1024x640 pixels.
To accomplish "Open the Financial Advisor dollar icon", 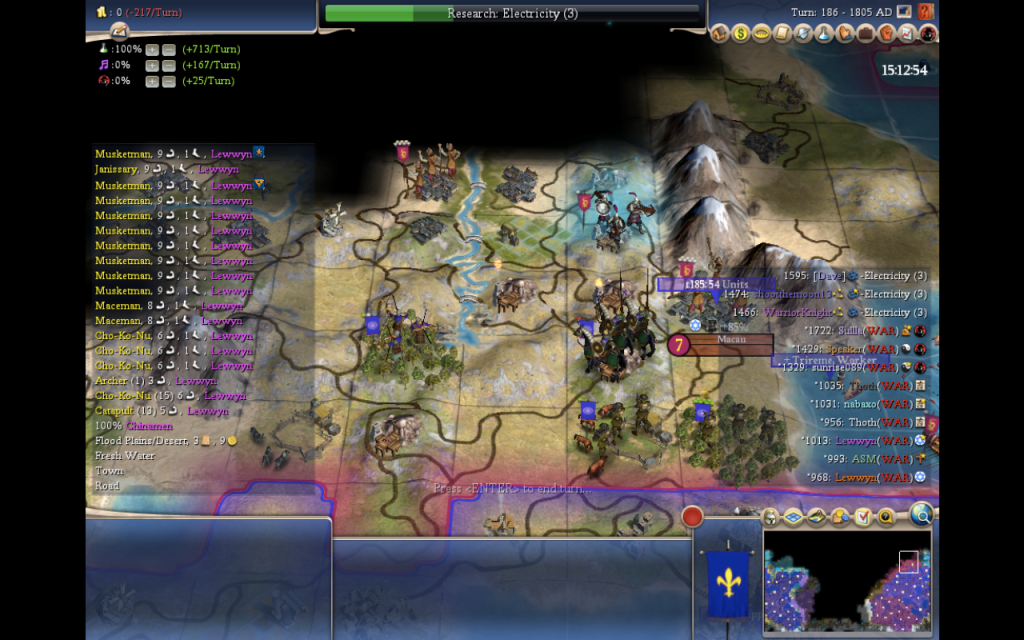I will (x=741, y=34).
